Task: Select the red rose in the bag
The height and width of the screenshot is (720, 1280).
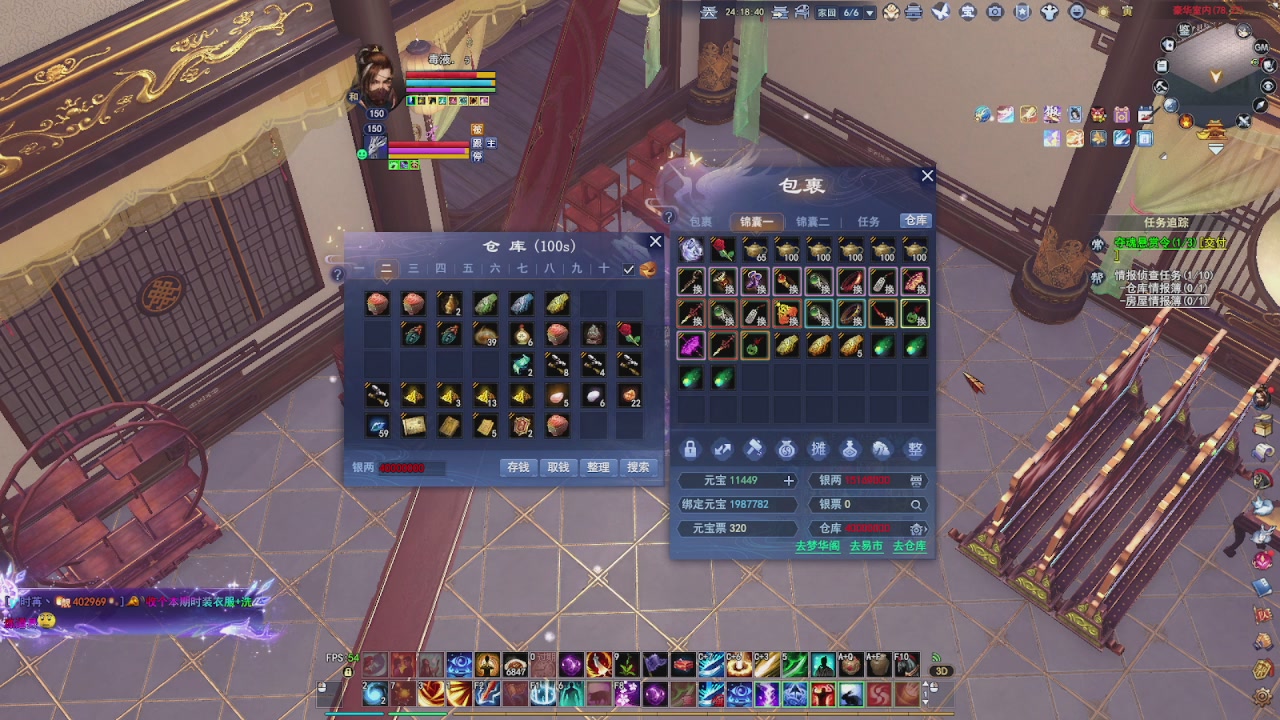Action: pyautogui.click(x=723, y=250)
